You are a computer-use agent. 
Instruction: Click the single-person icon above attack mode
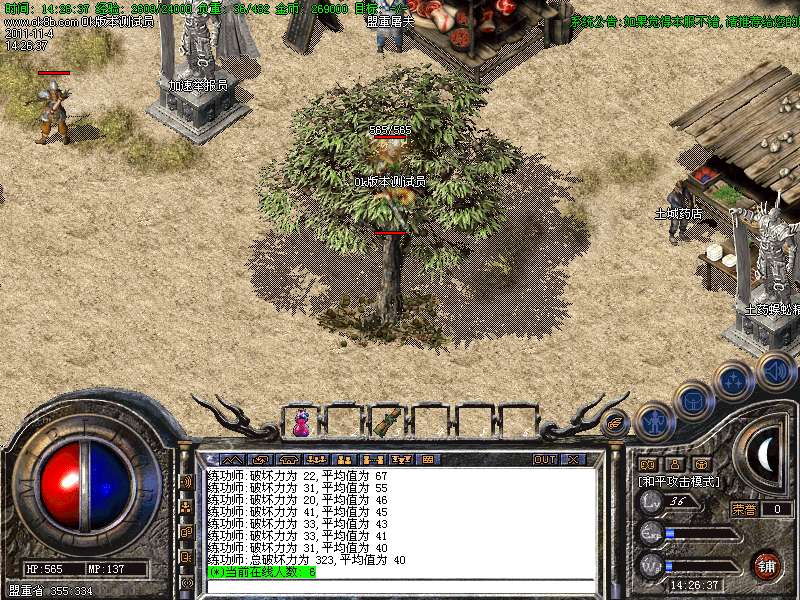click(674, 464)
